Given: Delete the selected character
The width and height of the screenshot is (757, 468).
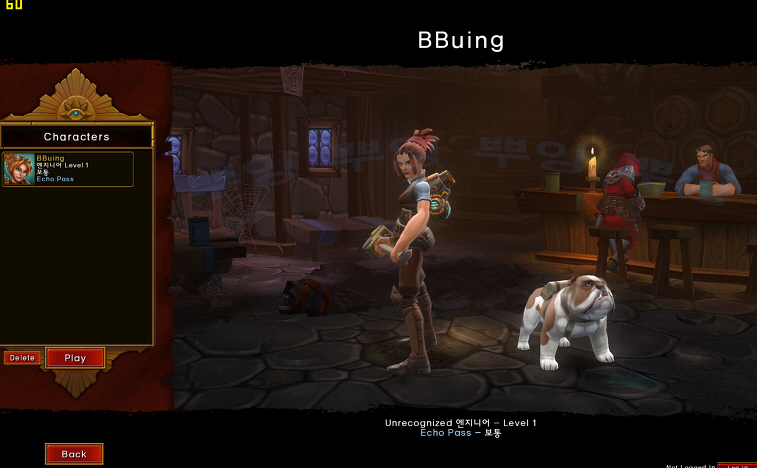Looking at the screenshot, I should pyautogui.click(x=22, y=358).
